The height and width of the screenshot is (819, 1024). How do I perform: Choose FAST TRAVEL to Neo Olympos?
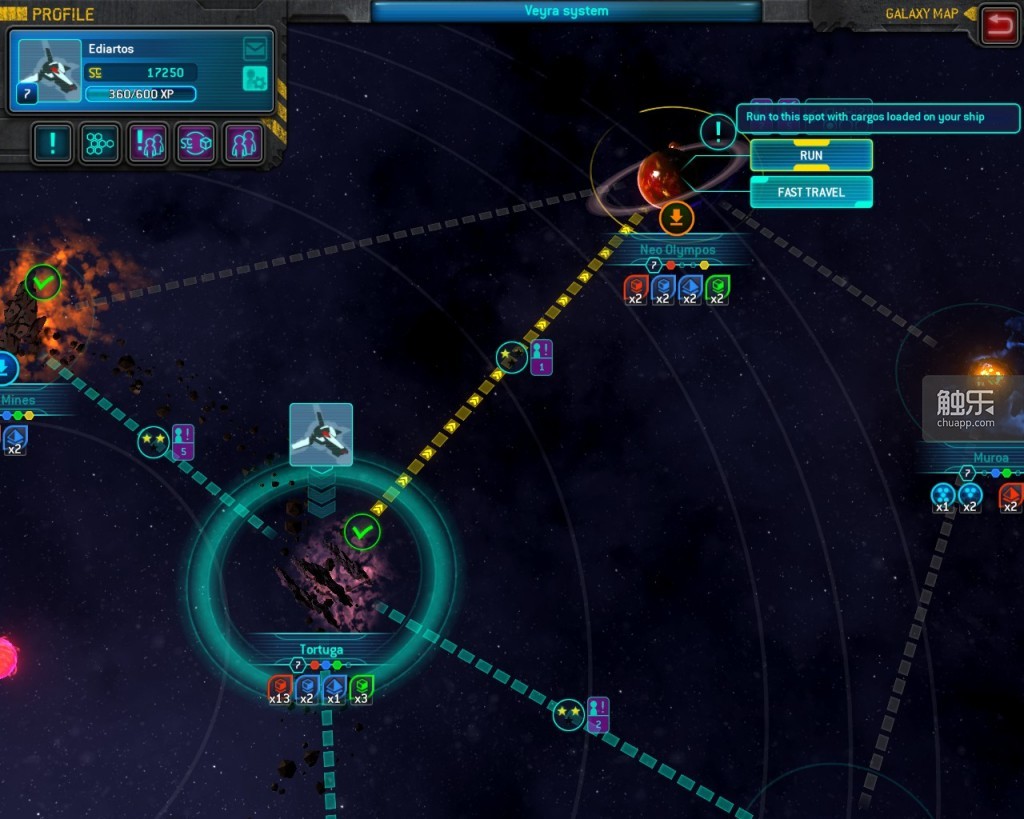pyautogui.click(x=811, y=192)
